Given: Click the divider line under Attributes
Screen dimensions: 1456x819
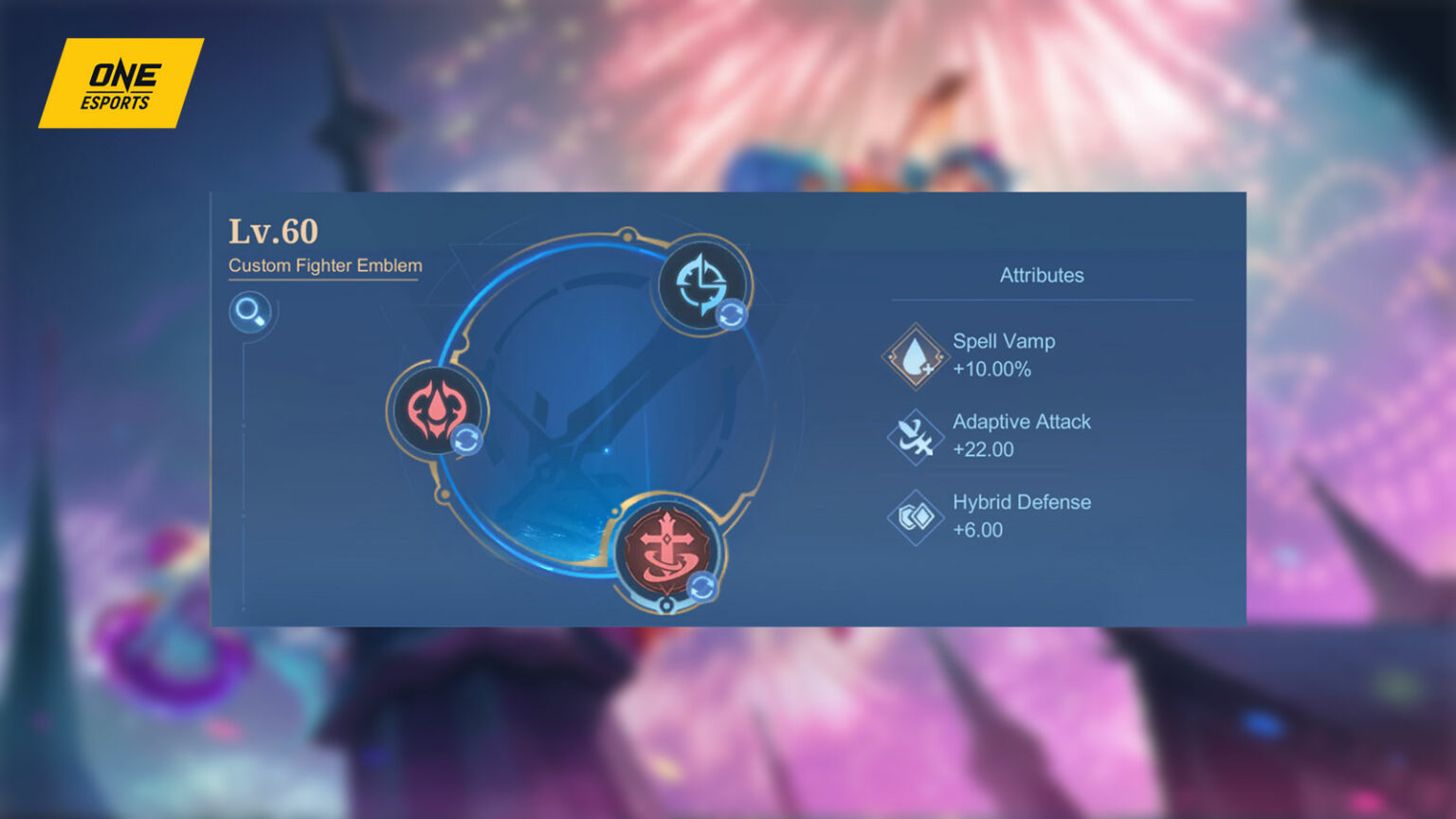Looking at the screenshot, I should pos(1041,299).
